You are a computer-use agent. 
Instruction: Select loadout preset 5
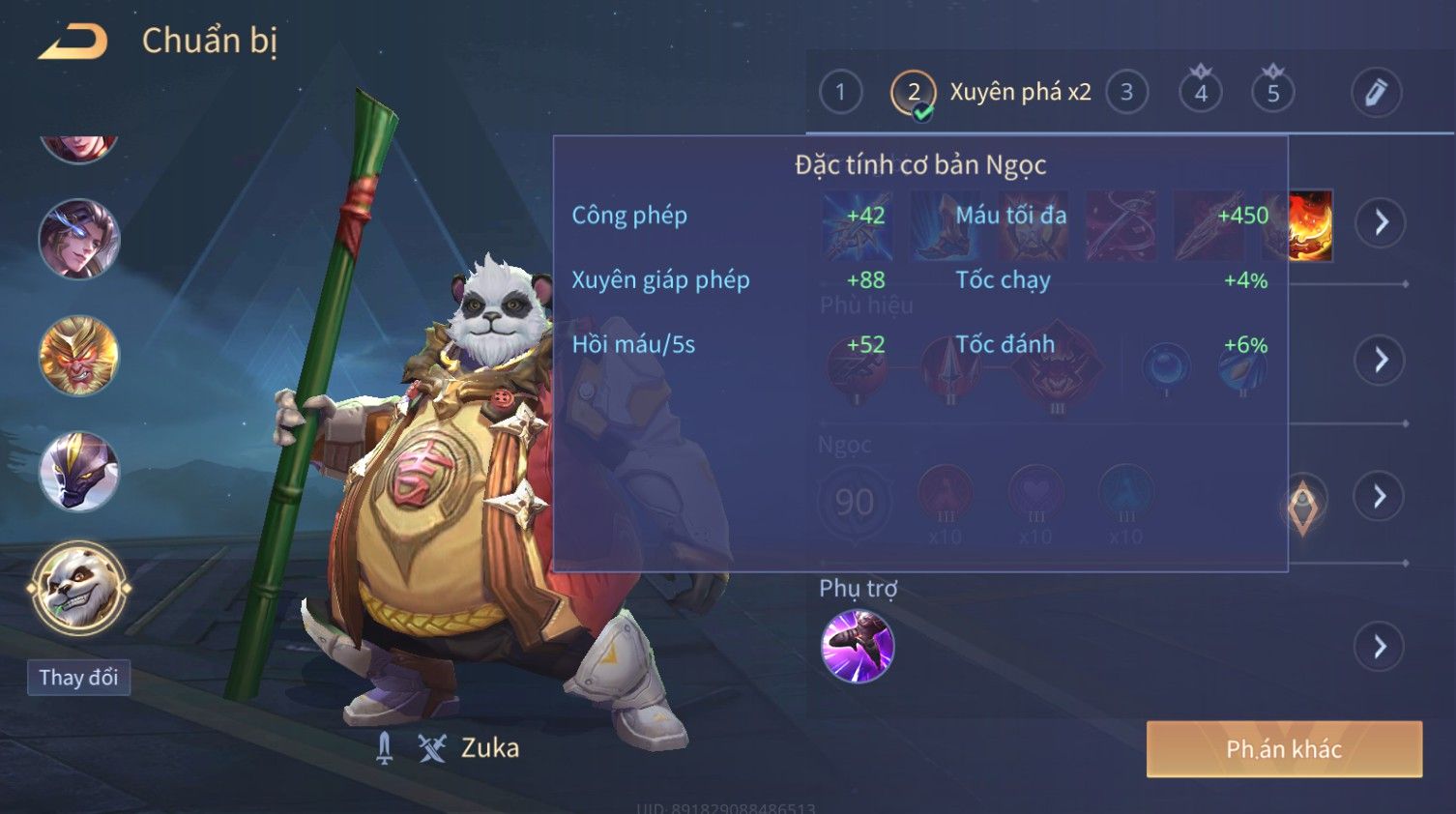point(1273,93)
